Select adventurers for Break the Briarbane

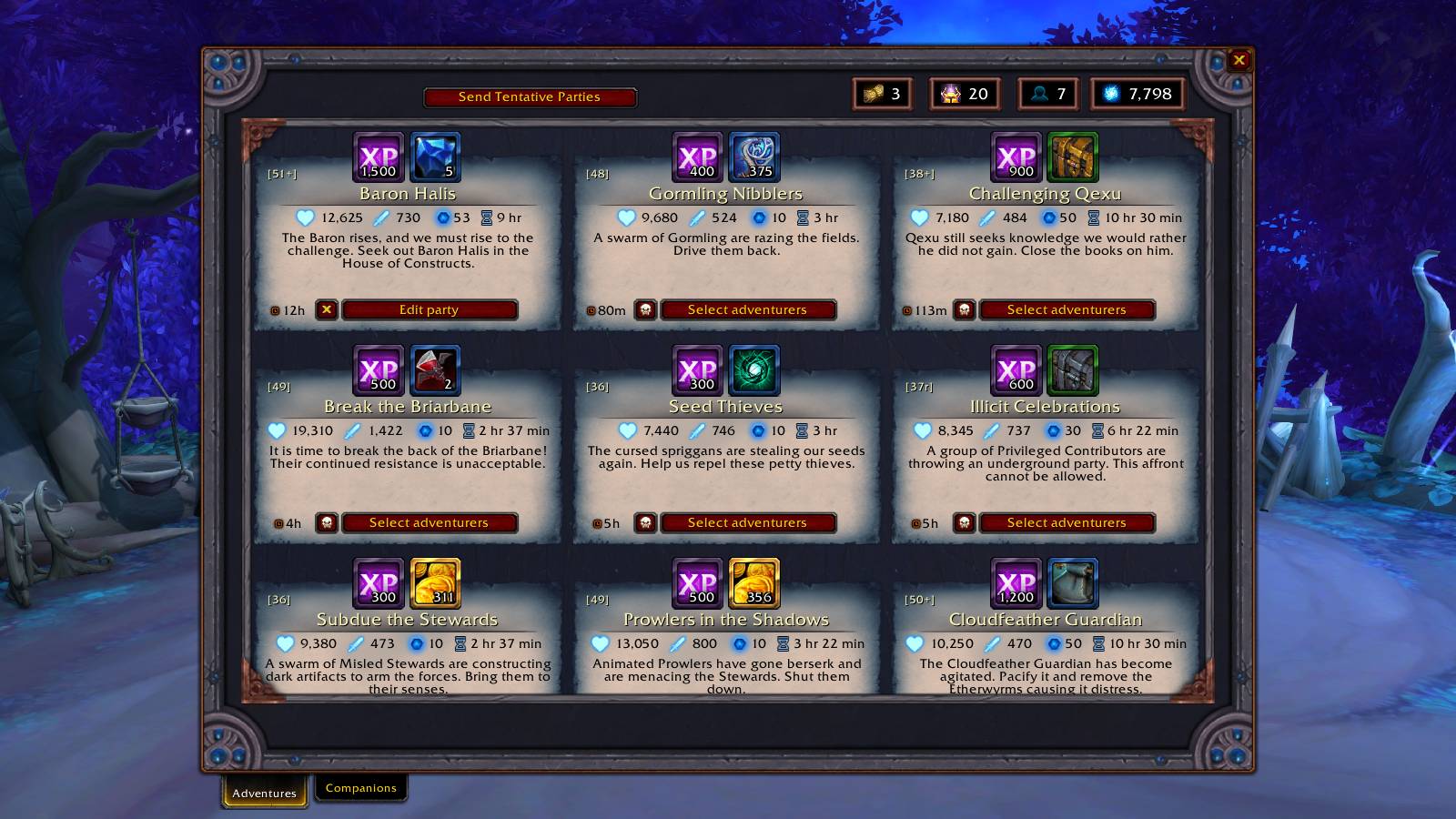(x=429, y=523)
